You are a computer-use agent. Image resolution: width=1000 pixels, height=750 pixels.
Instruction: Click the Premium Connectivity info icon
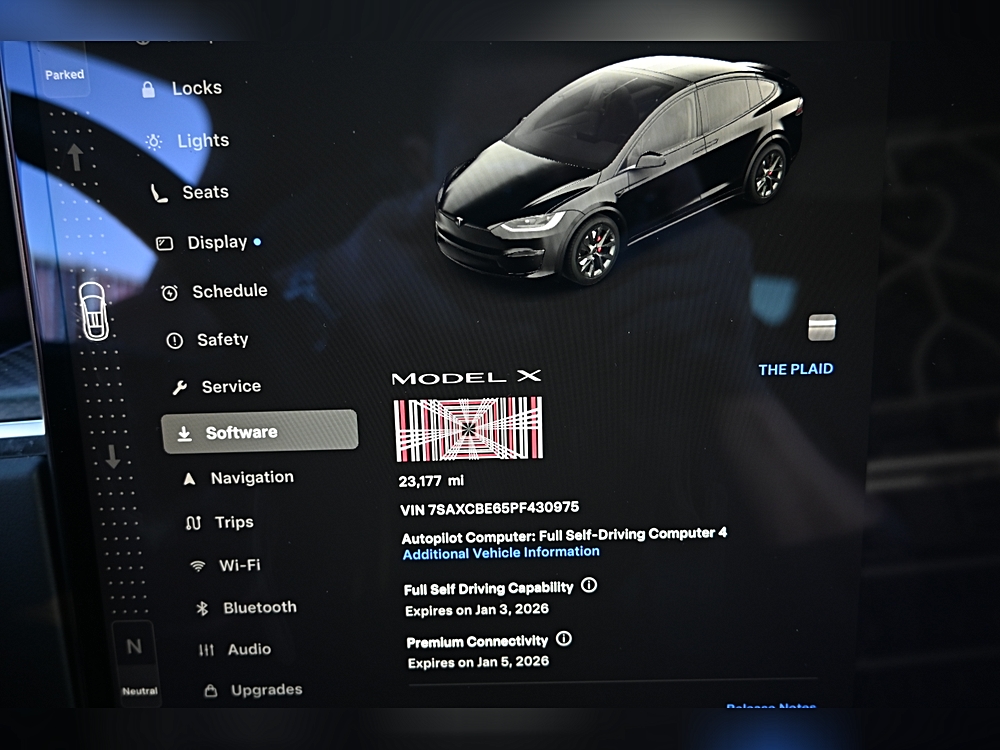pyautogui.click(x=564, y=638)
